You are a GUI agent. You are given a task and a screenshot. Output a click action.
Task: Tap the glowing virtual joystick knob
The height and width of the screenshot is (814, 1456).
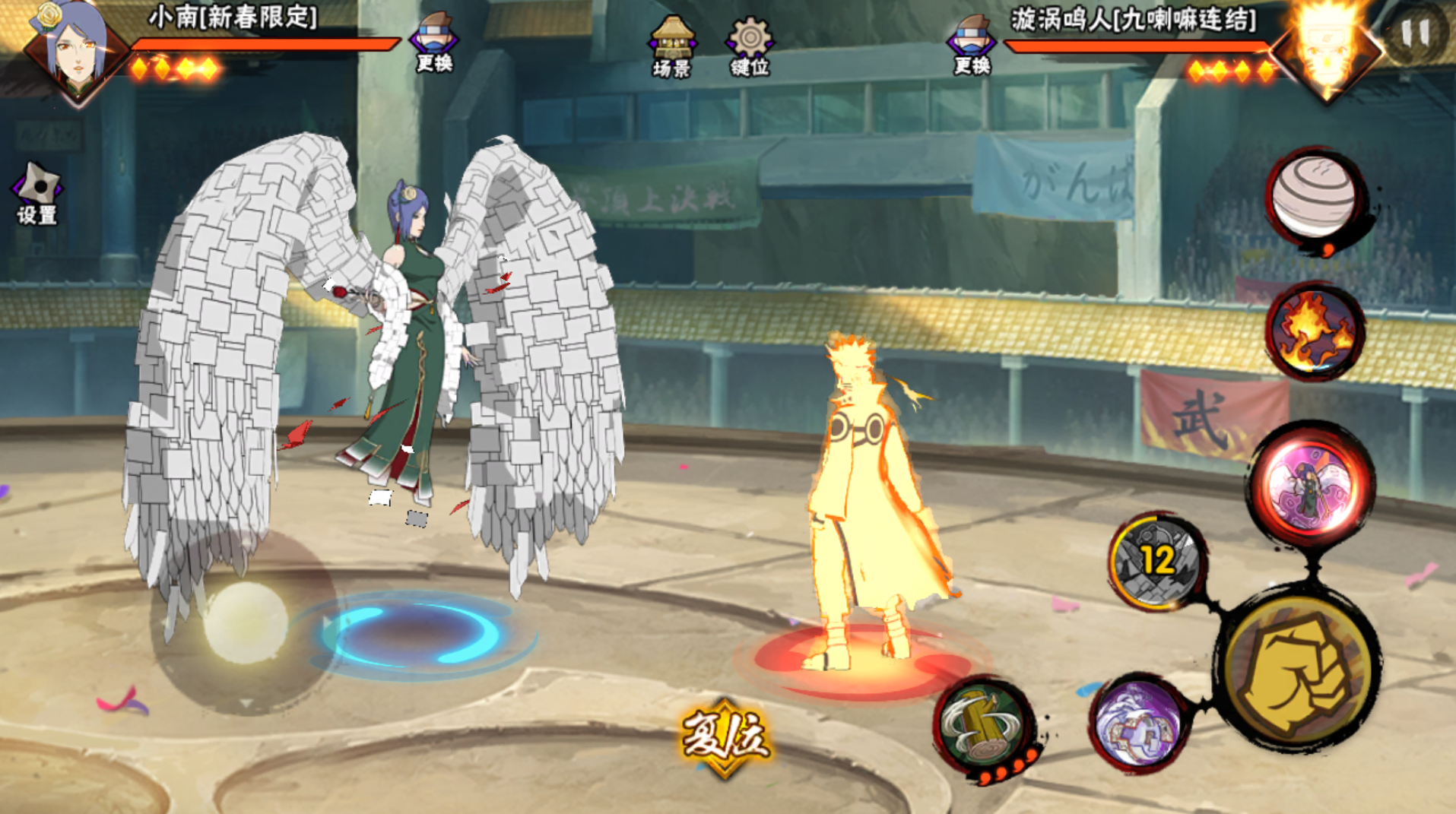(x=245, y=622)
